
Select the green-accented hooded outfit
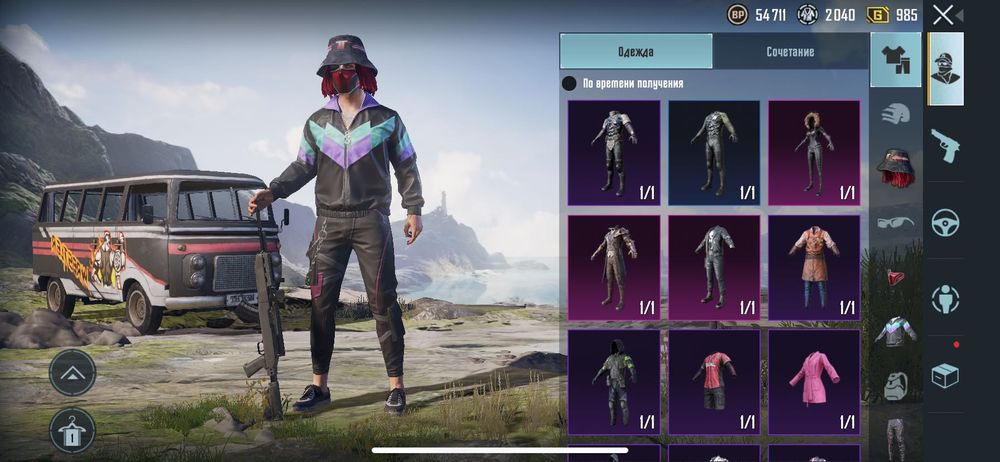(x=614, y=379)
